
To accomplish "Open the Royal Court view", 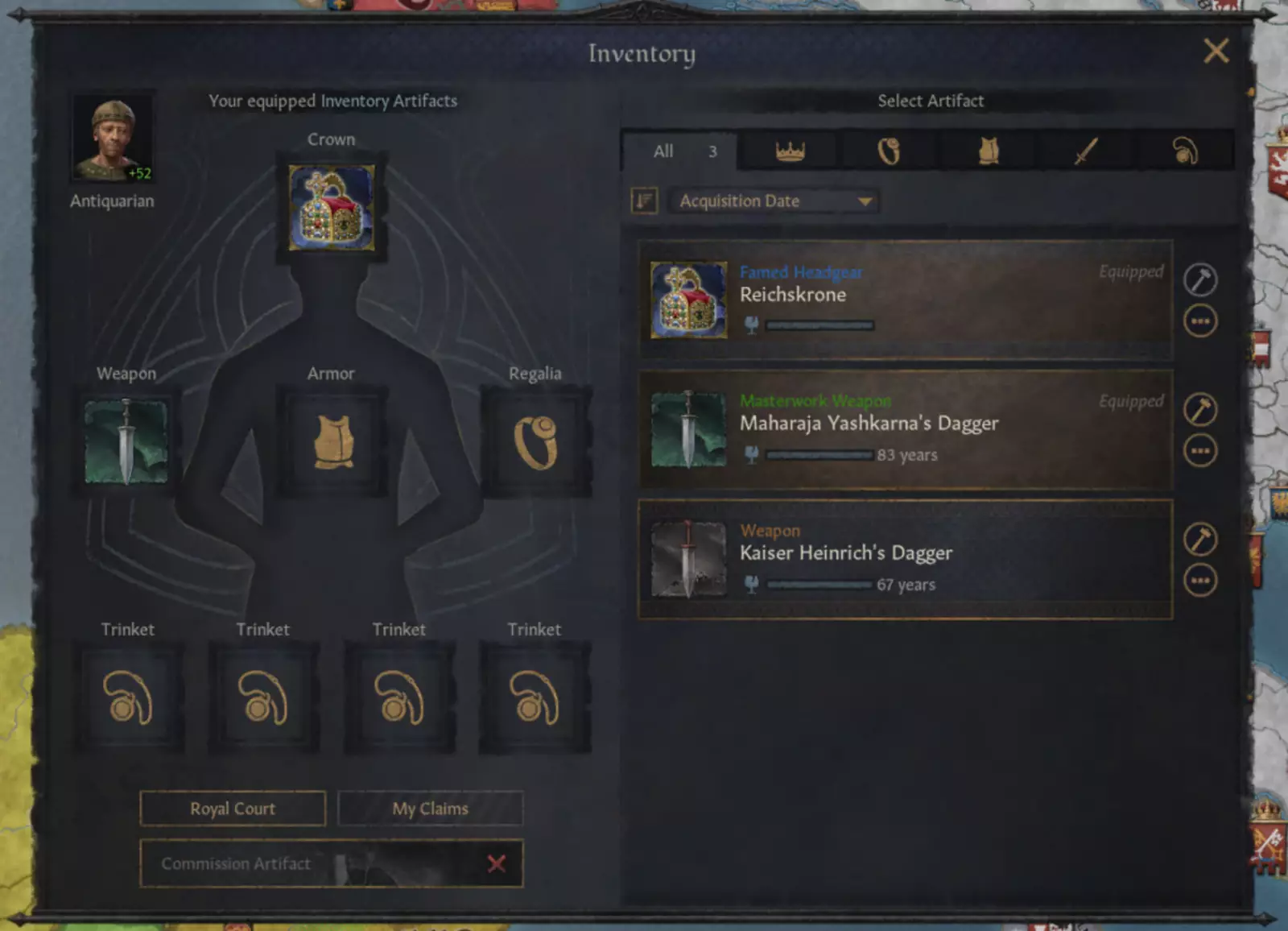I will pyautogui.click(x=233, y=809).
